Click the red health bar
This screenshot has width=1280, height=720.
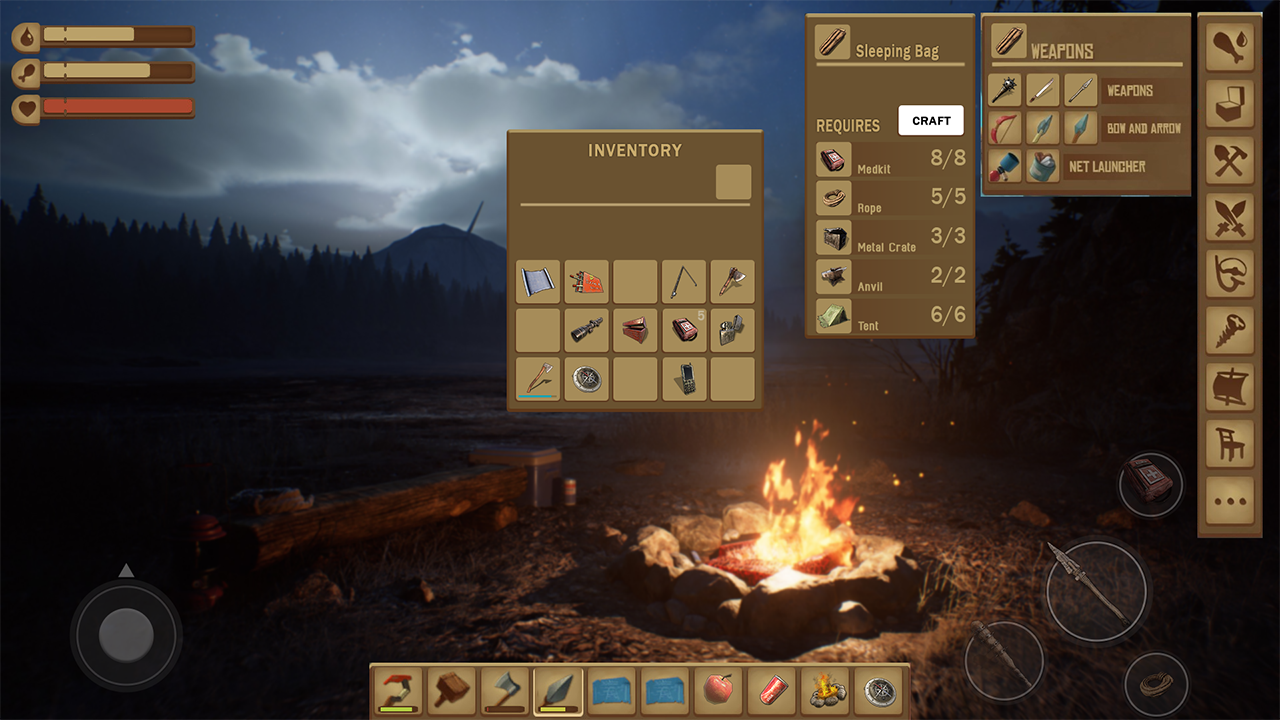(120, 105)
